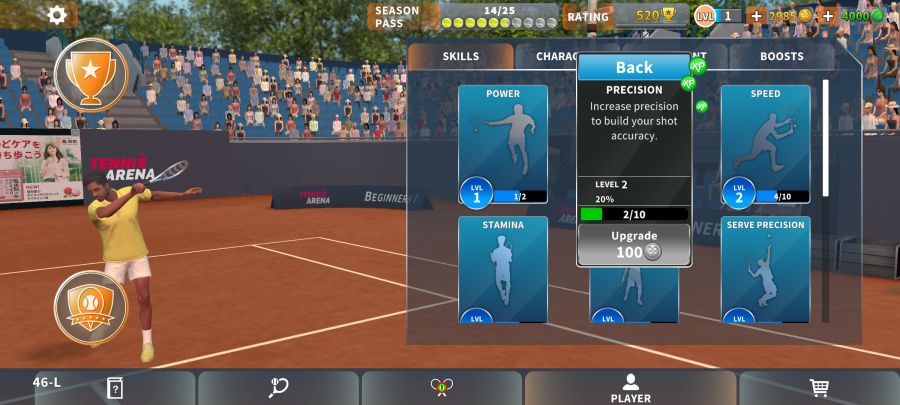
Task: Switch to the Boosts tab
Action: click(781, 57)
